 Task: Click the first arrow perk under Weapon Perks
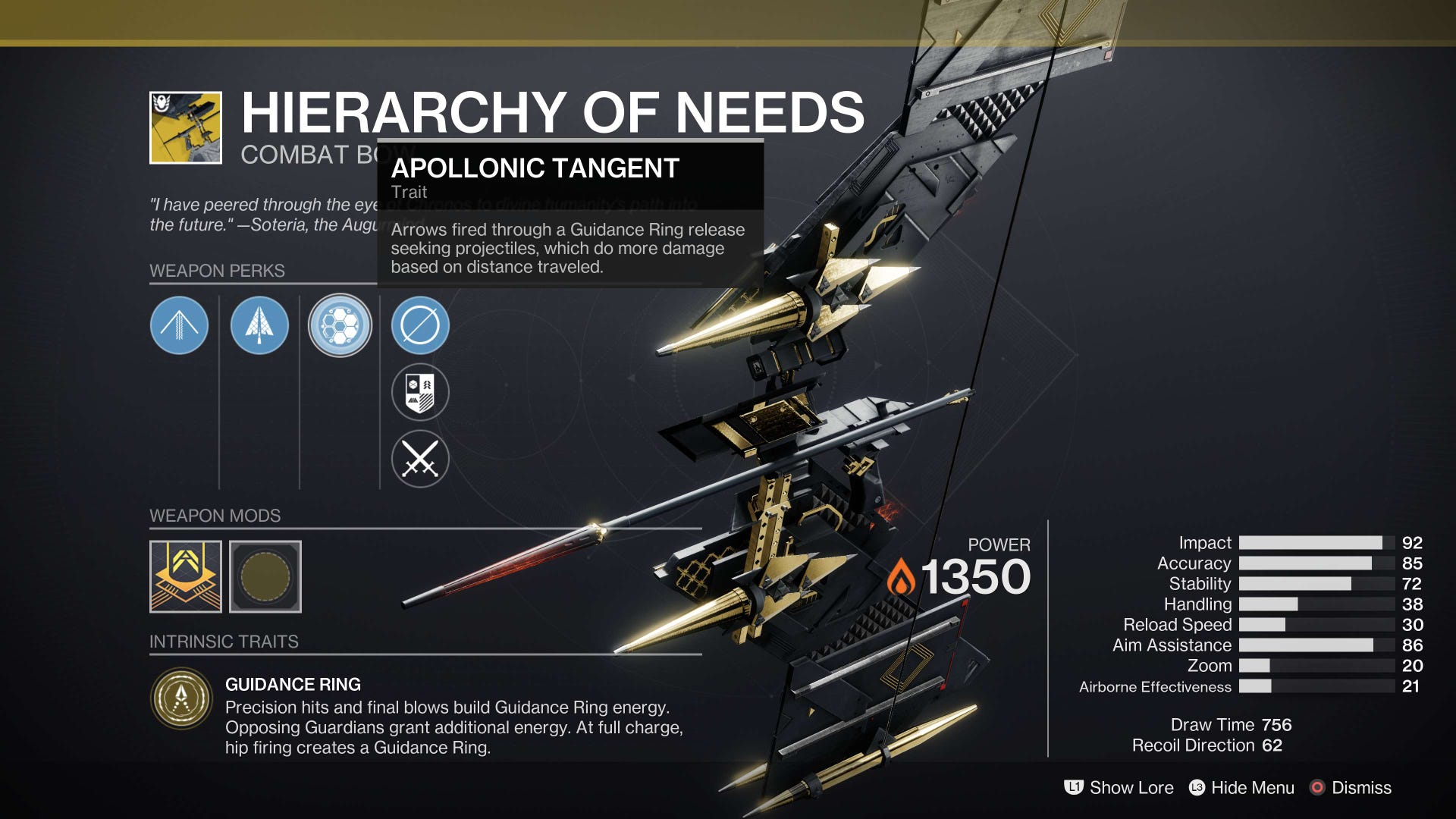(179, 325)
